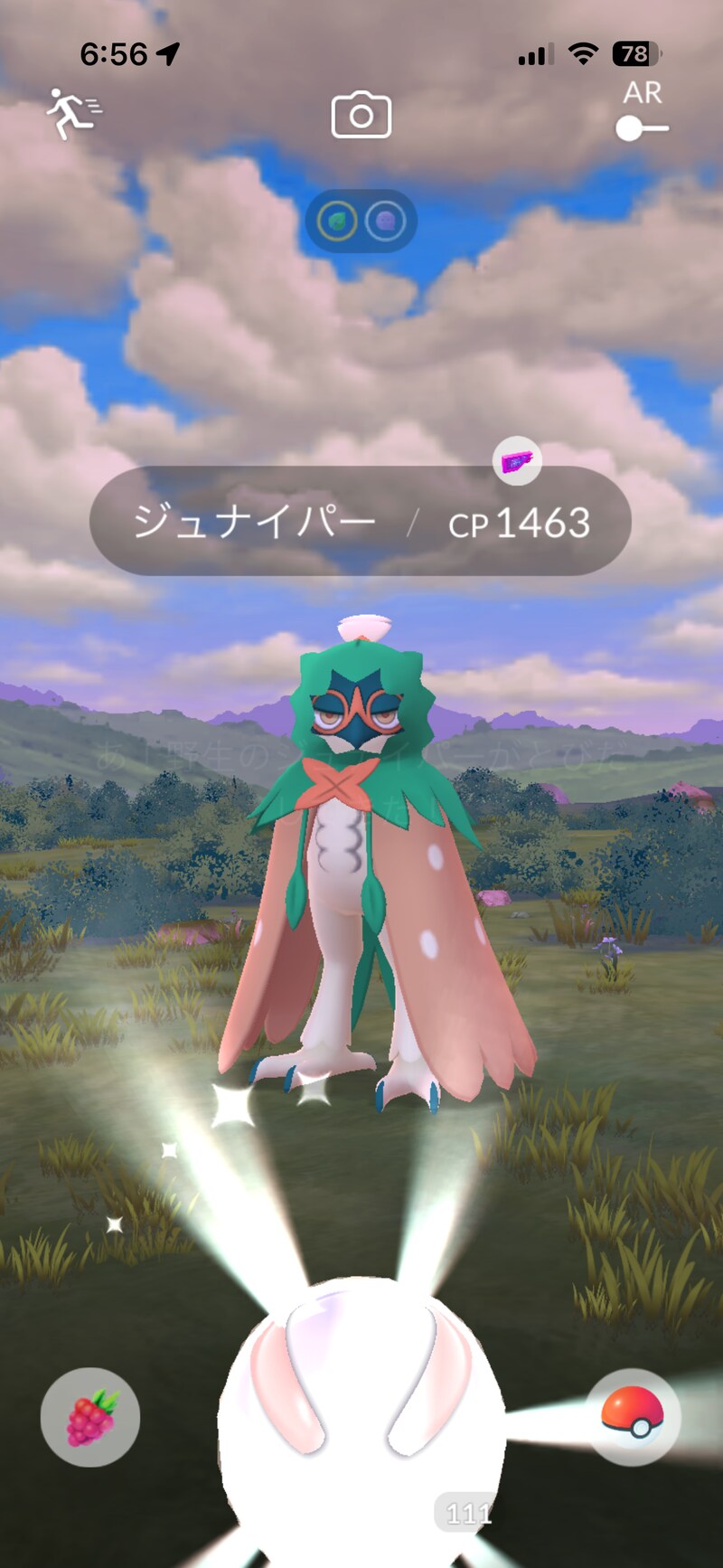
Task: Open the camera snapshot mode
Action: point(361,115)
